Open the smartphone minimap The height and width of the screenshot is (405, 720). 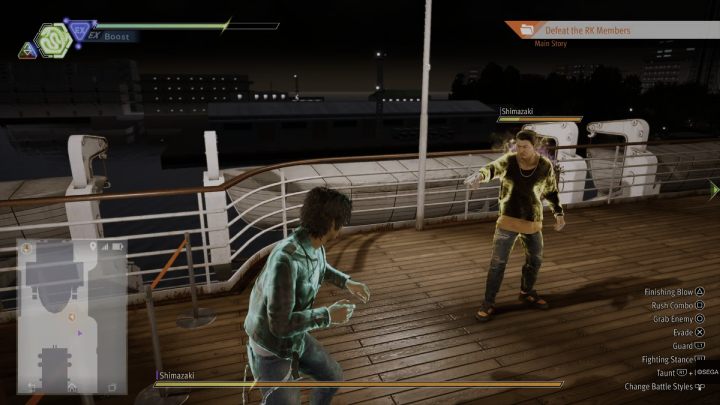click(72, 315)
